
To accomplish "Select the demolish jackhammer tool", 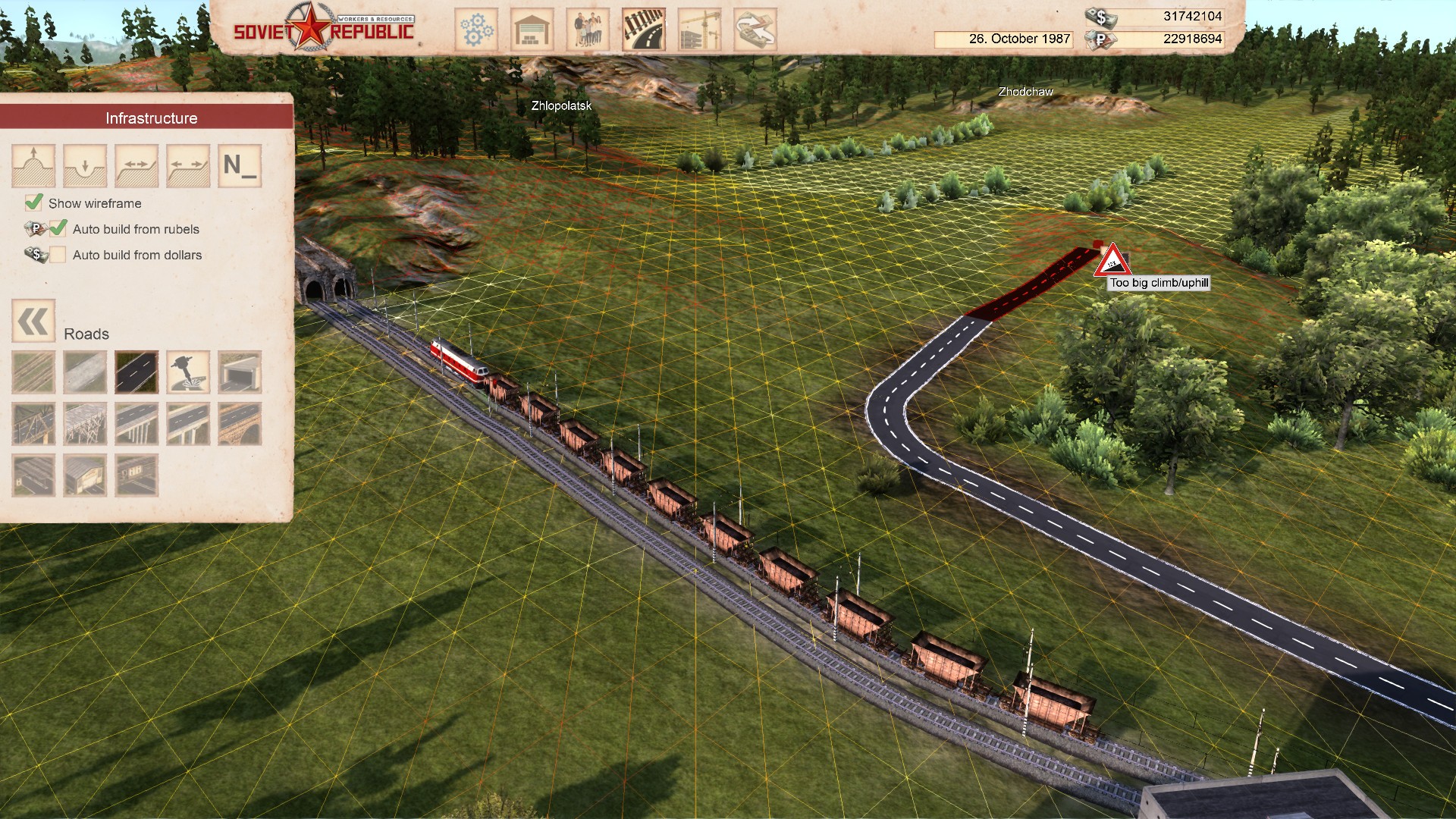I will click(x=188, y=373).
